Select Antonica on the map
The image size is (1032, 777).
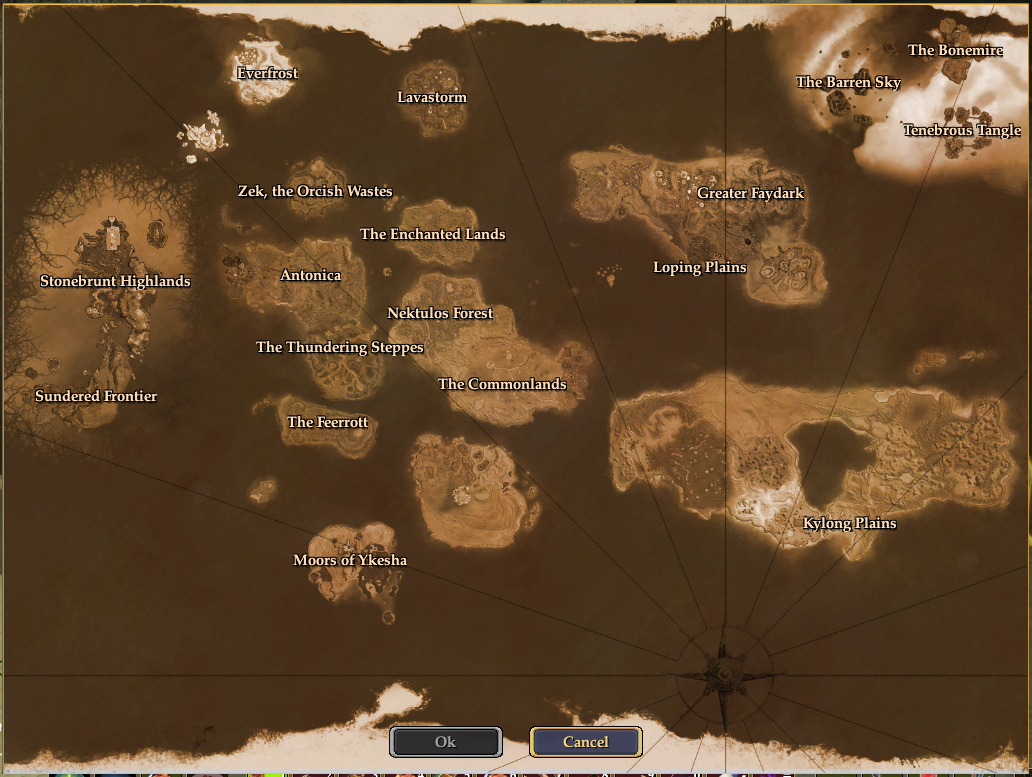click(310, 275)
